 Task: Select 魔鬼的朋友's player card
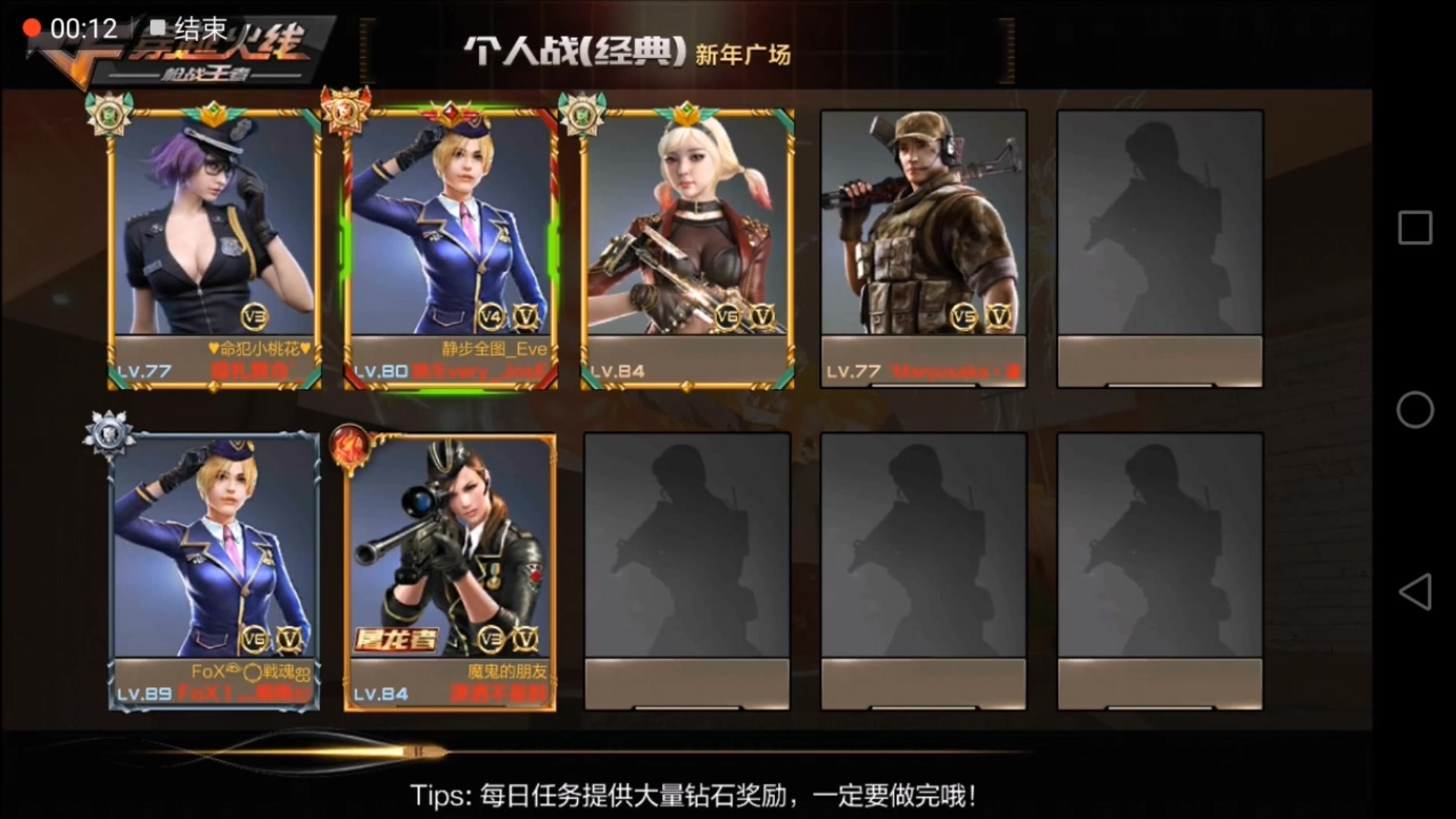[x=450, y=569]
